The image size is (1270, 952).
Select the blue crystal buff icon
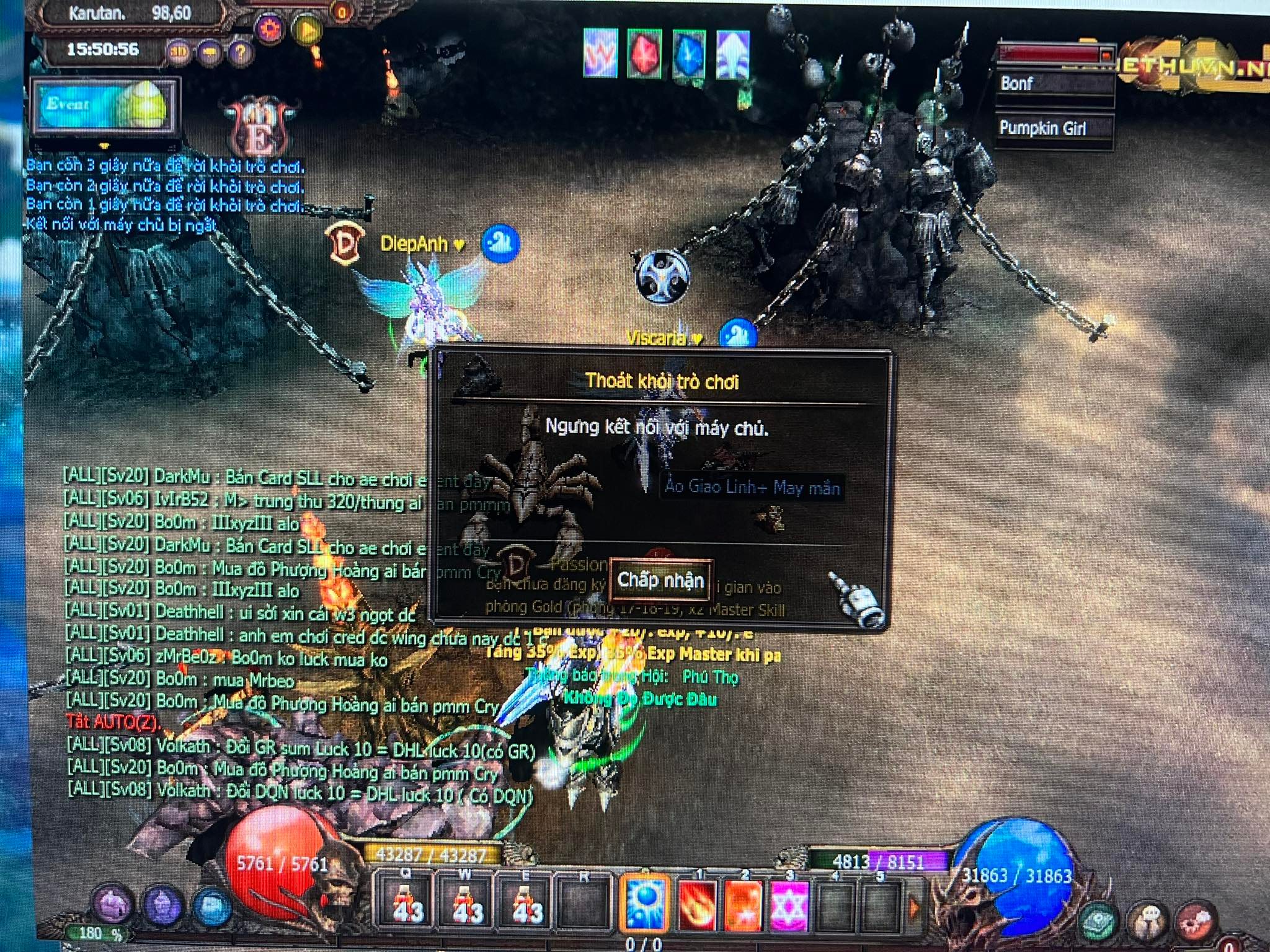(x=688, y=54)
